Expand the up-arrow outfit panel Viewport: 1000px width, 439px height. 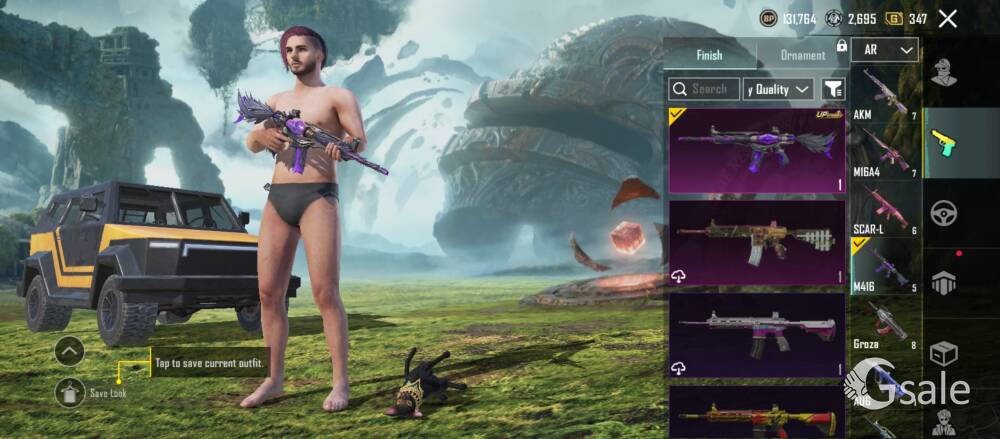(x=69, y=351)
